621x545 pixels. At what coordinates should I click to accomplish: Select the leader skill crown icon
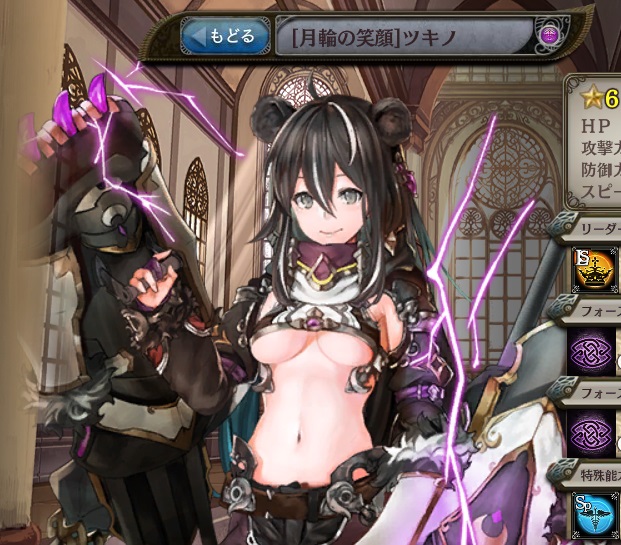coord(594,268)
